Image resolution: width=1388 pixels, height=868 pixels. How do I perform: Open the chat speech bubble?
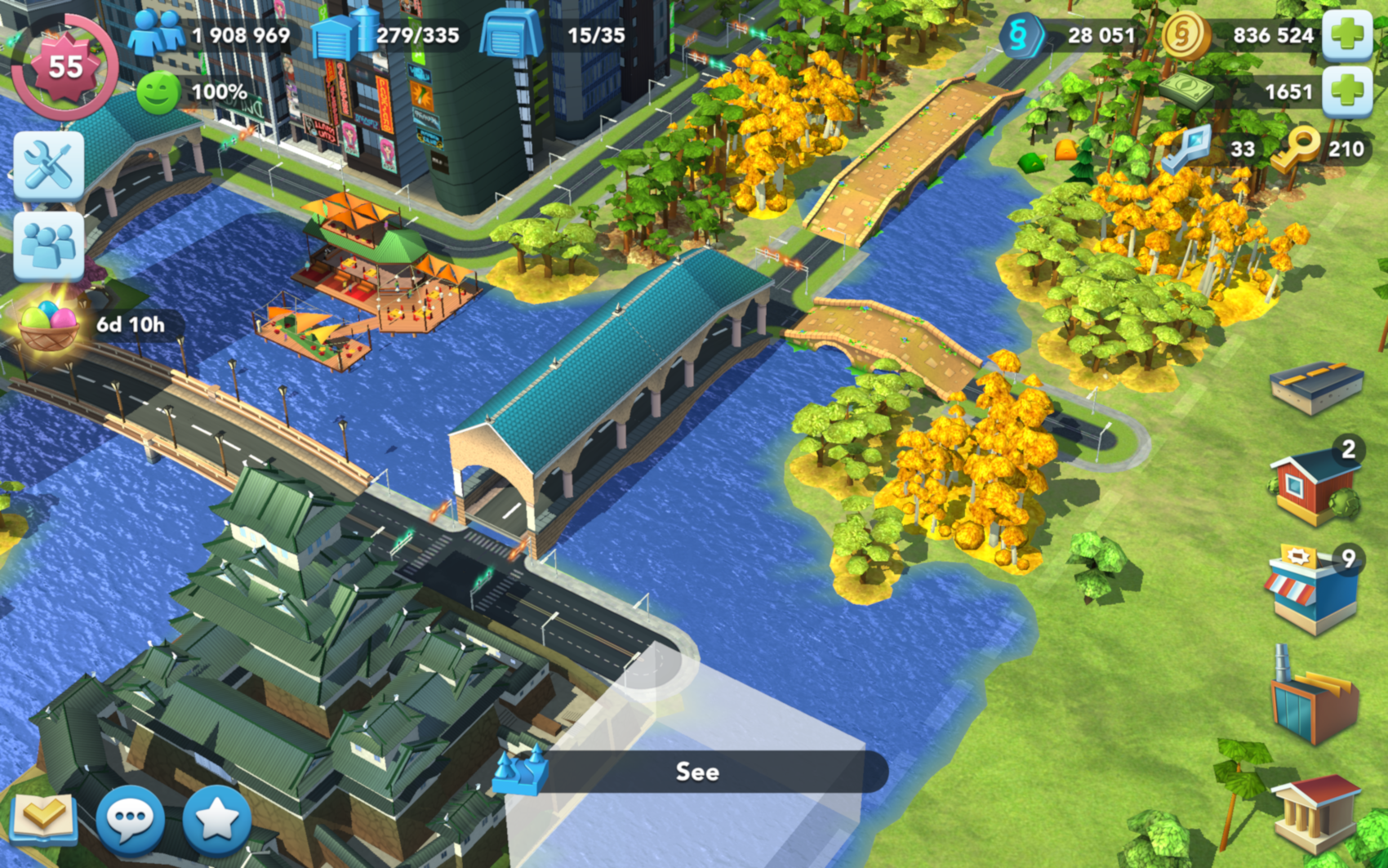(x=131, y=817)
